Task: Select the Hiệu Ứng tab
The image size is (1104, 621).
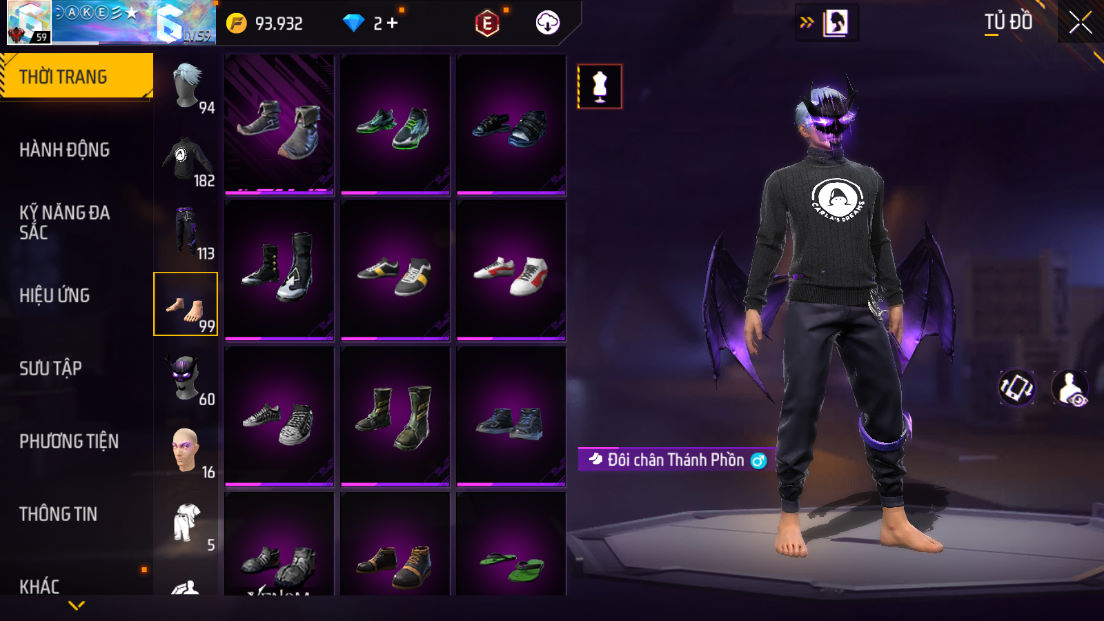Action: pos(55,295)
